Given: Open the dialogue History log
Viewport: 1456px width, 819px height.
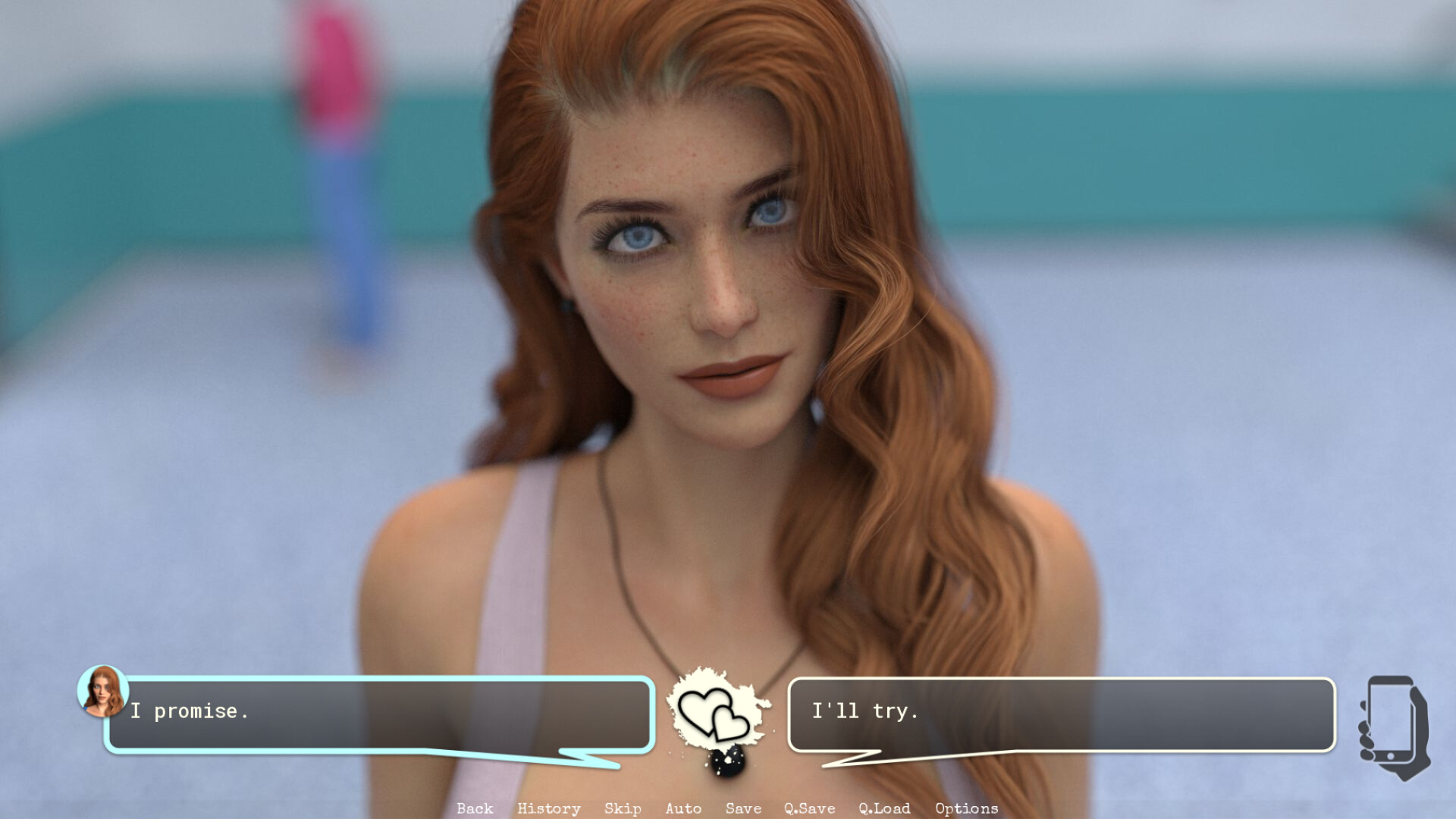Looking at the screenshot, I should (x=548, y=808).
